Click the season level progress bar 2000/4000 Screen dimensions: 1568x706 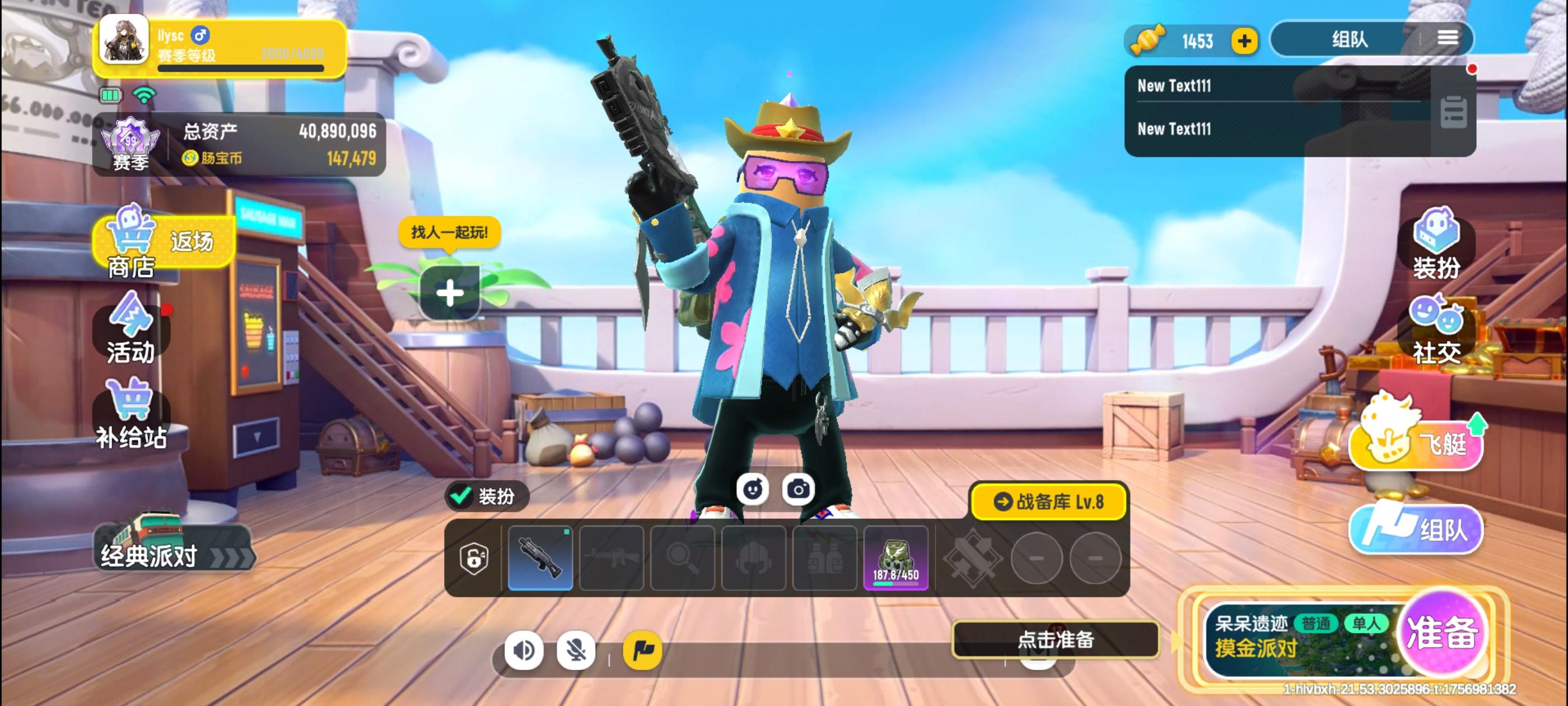click(x=245, y=69)
